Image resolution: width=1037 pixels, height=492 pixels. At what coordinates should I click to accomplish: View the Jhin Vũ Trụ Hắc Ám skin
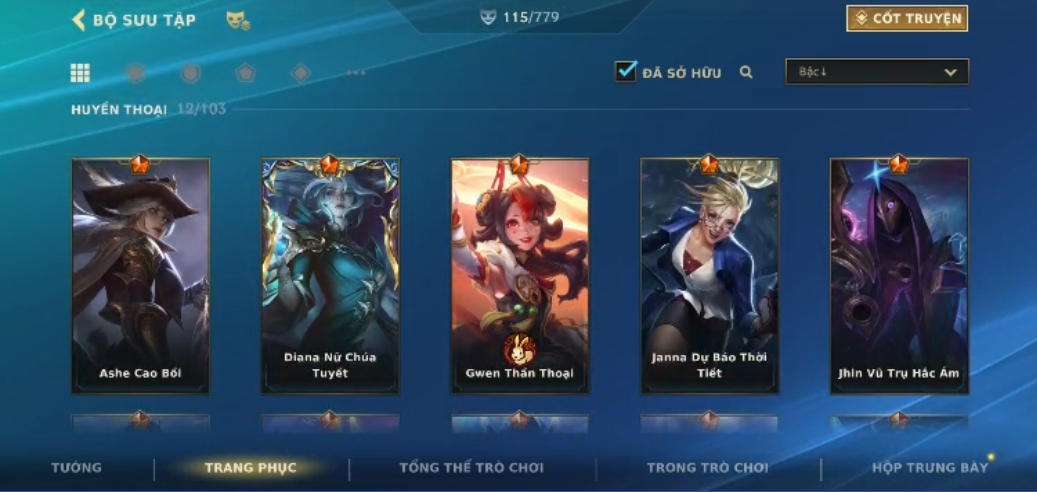coord(899,275)
